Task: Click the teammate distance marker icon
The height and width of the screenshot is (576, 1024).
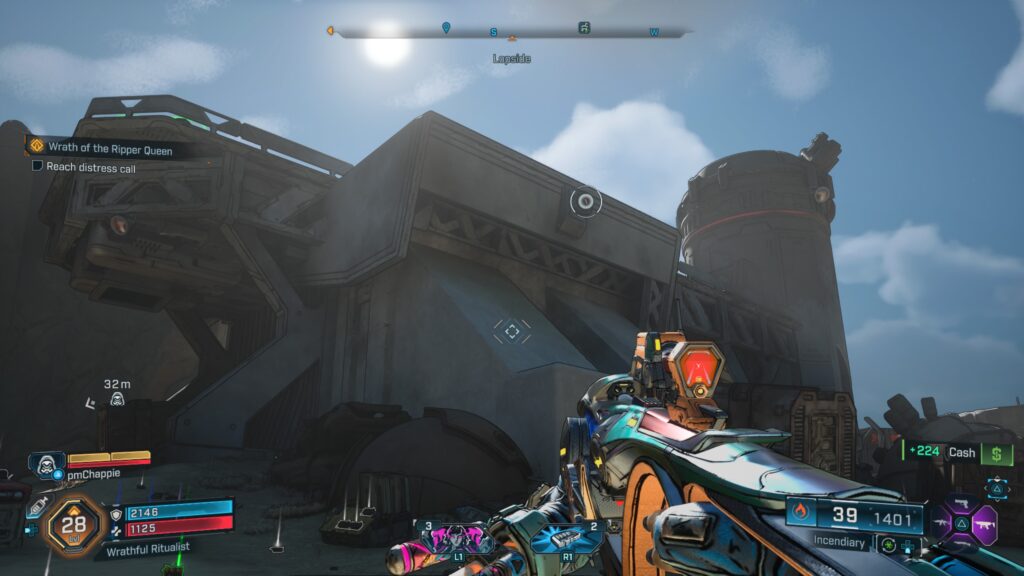Action: 117,400
